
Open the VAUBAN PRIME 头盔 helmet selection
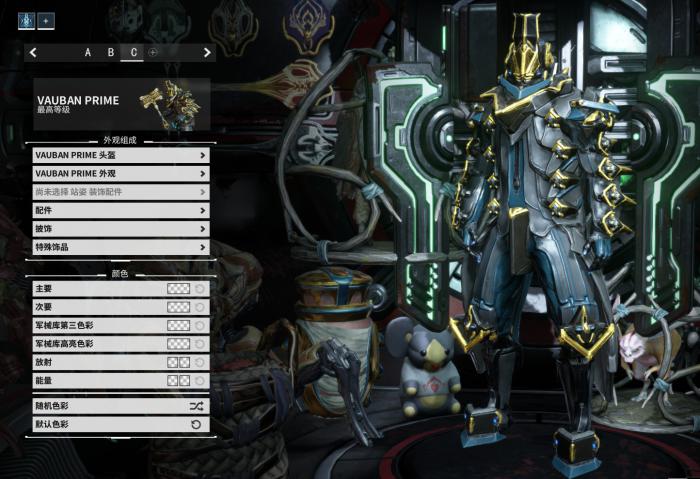tap(121, 155)
